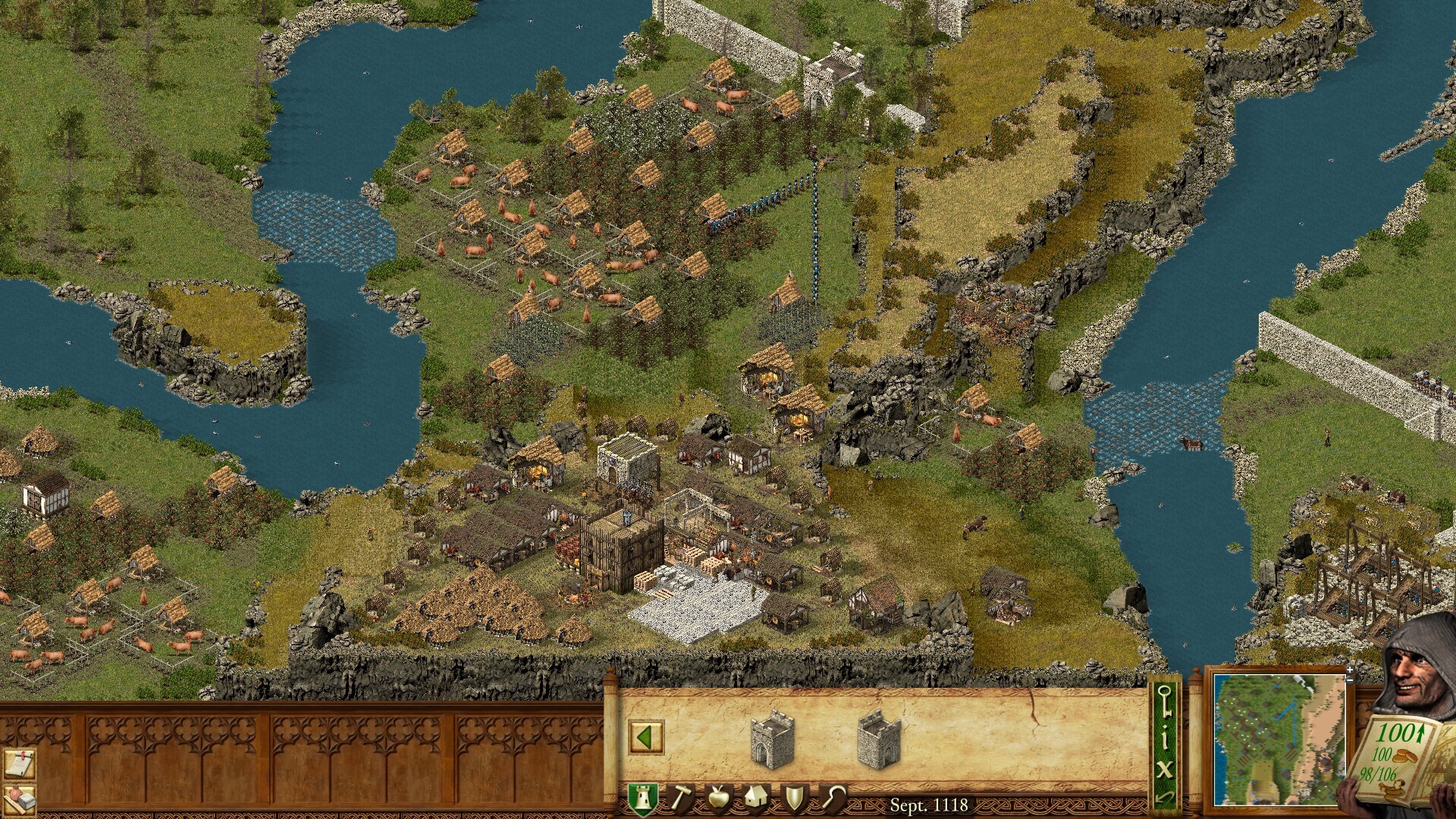Viewport: 1456px width, 819px height.
Task: Show the house town buildings tab
Action: (x=756, y=799)
